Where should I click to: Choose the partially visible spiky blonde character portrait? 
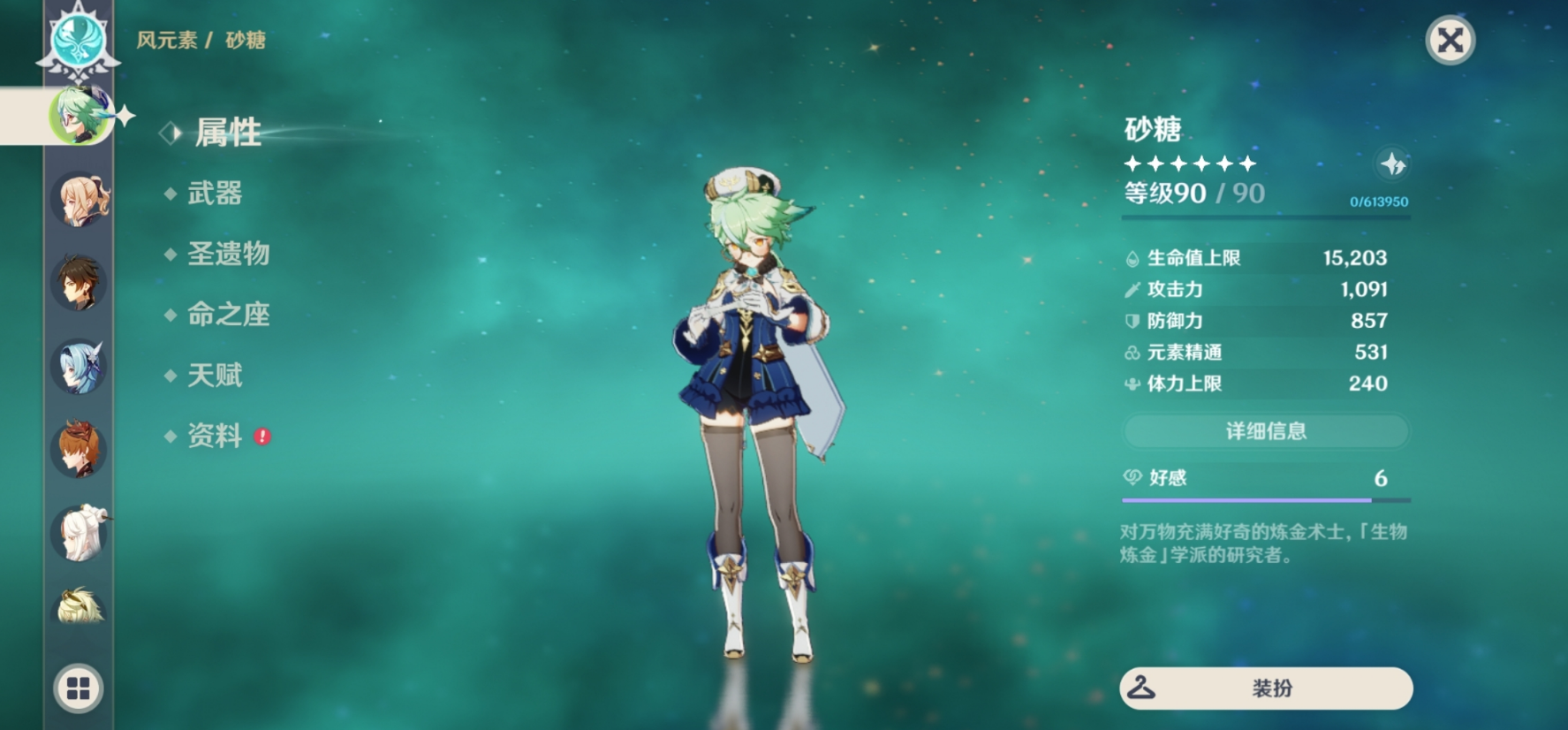point(79,606)
